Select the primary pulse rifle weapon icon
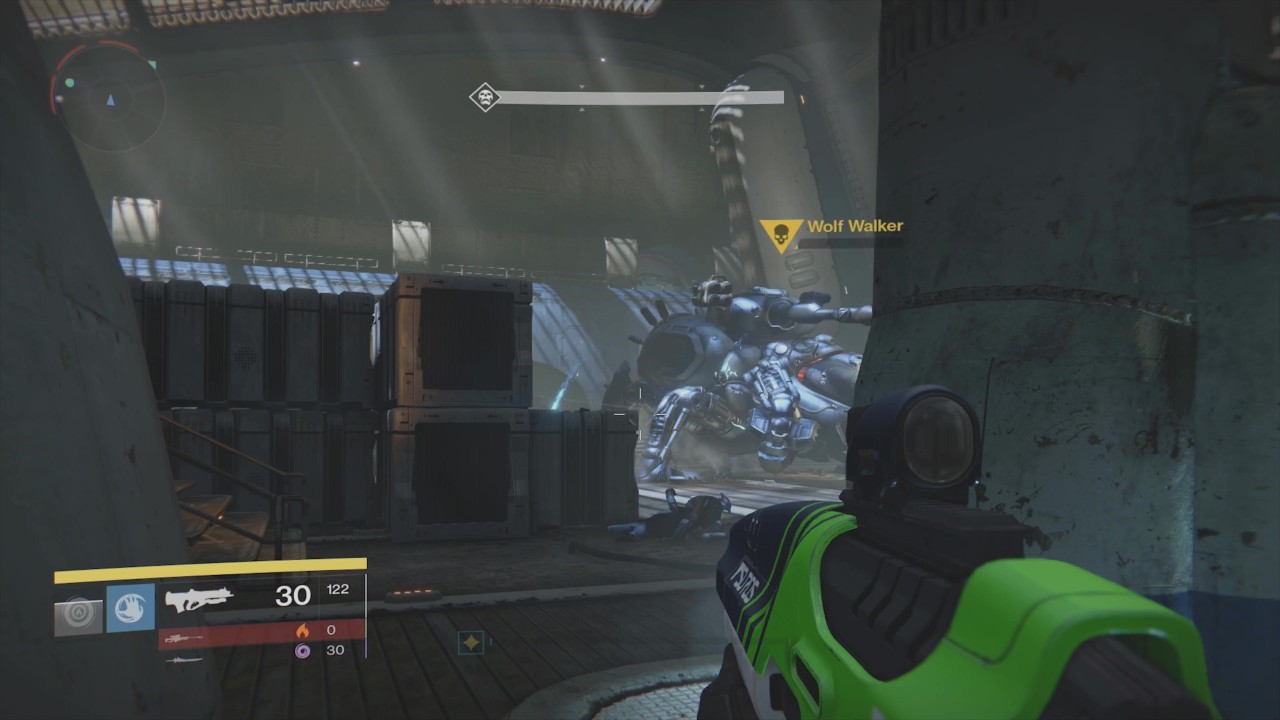This screenshot has width=1280, height=720. point(199,598)
